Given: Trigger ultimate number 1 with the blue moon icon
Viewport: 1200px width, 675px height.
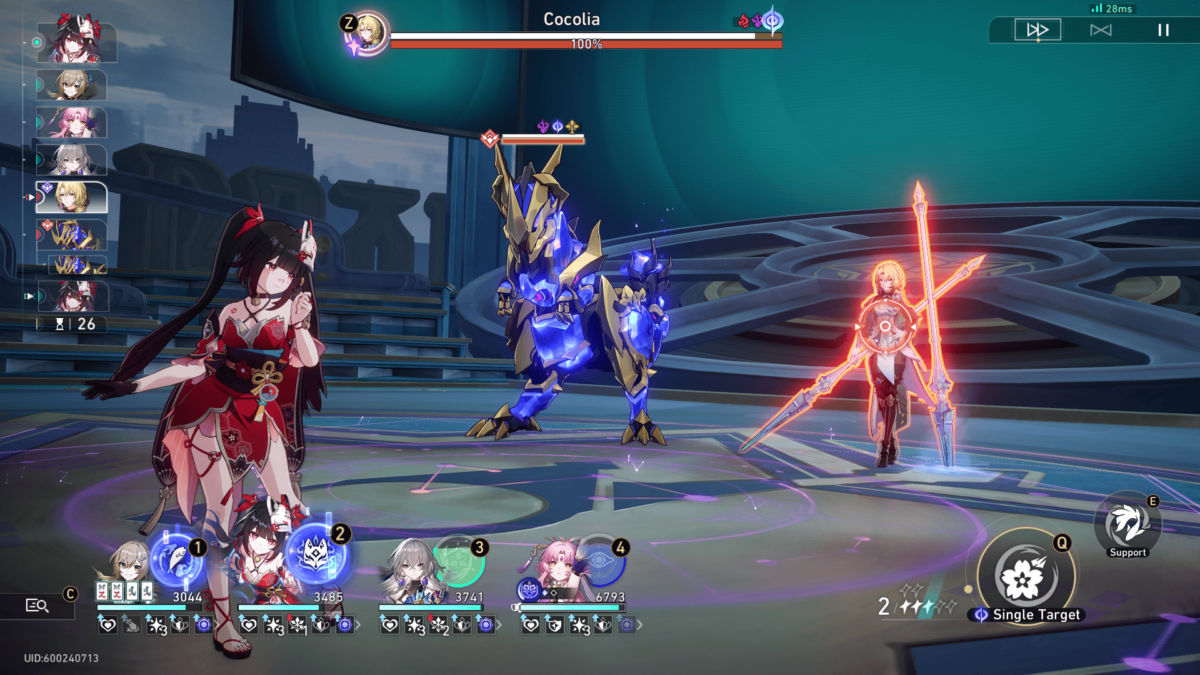Looking at the screenshot, I should (177, 563).
